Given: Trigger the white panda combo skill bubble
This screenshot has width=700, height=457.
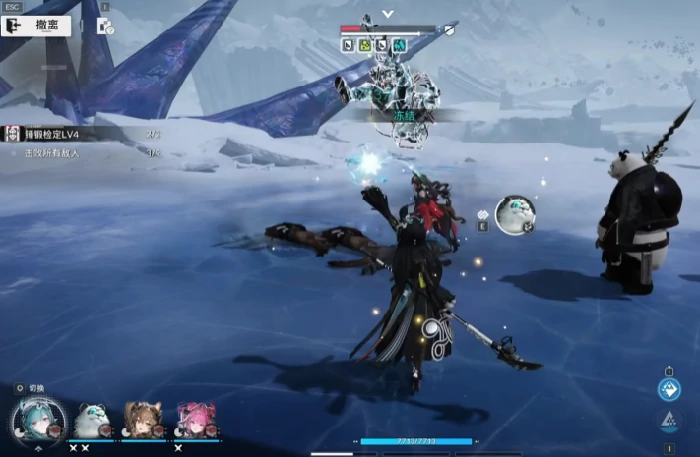Looking at the screenshot, I should coord(514,214).
